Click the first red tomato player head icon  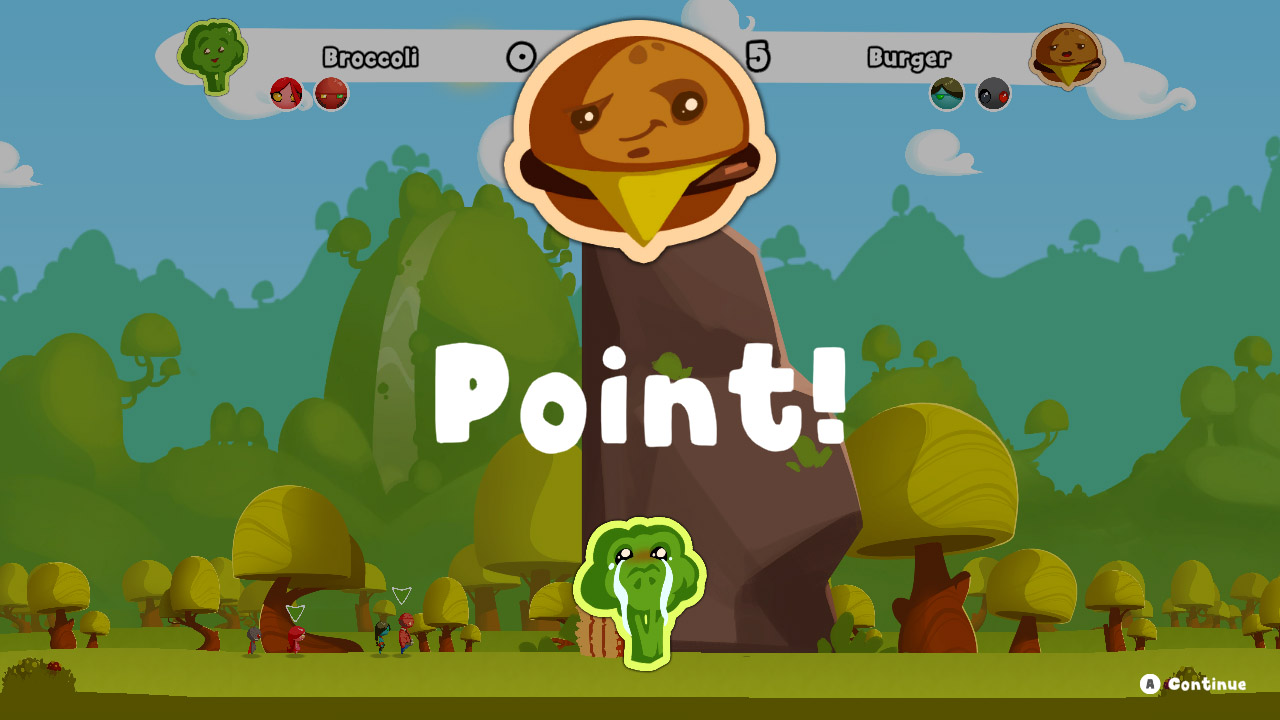click(284, 92)
